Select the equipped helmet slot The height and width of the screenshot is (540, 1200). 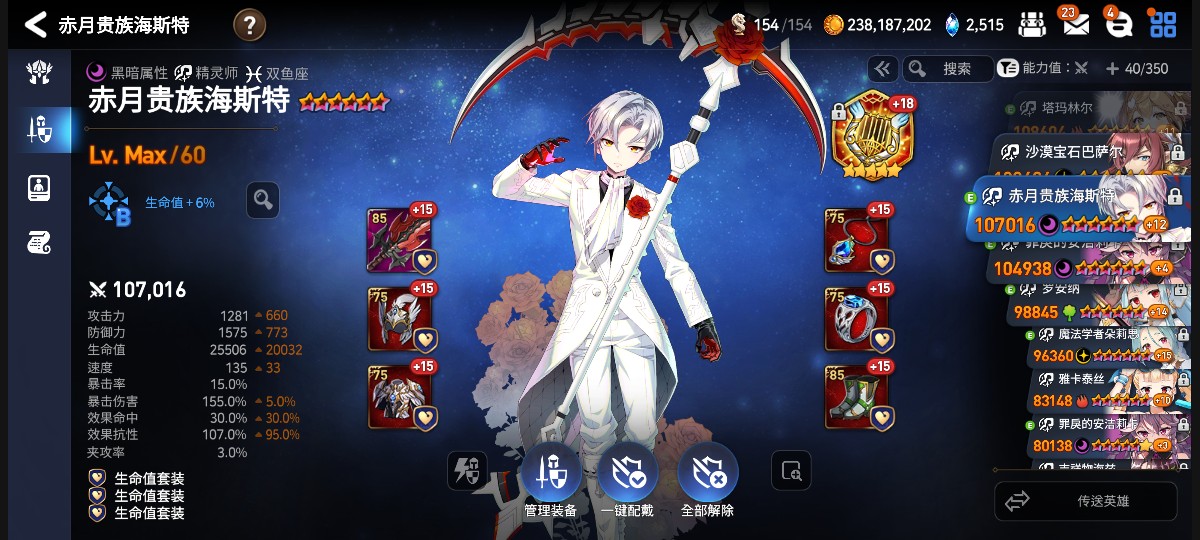pos(401,318)
